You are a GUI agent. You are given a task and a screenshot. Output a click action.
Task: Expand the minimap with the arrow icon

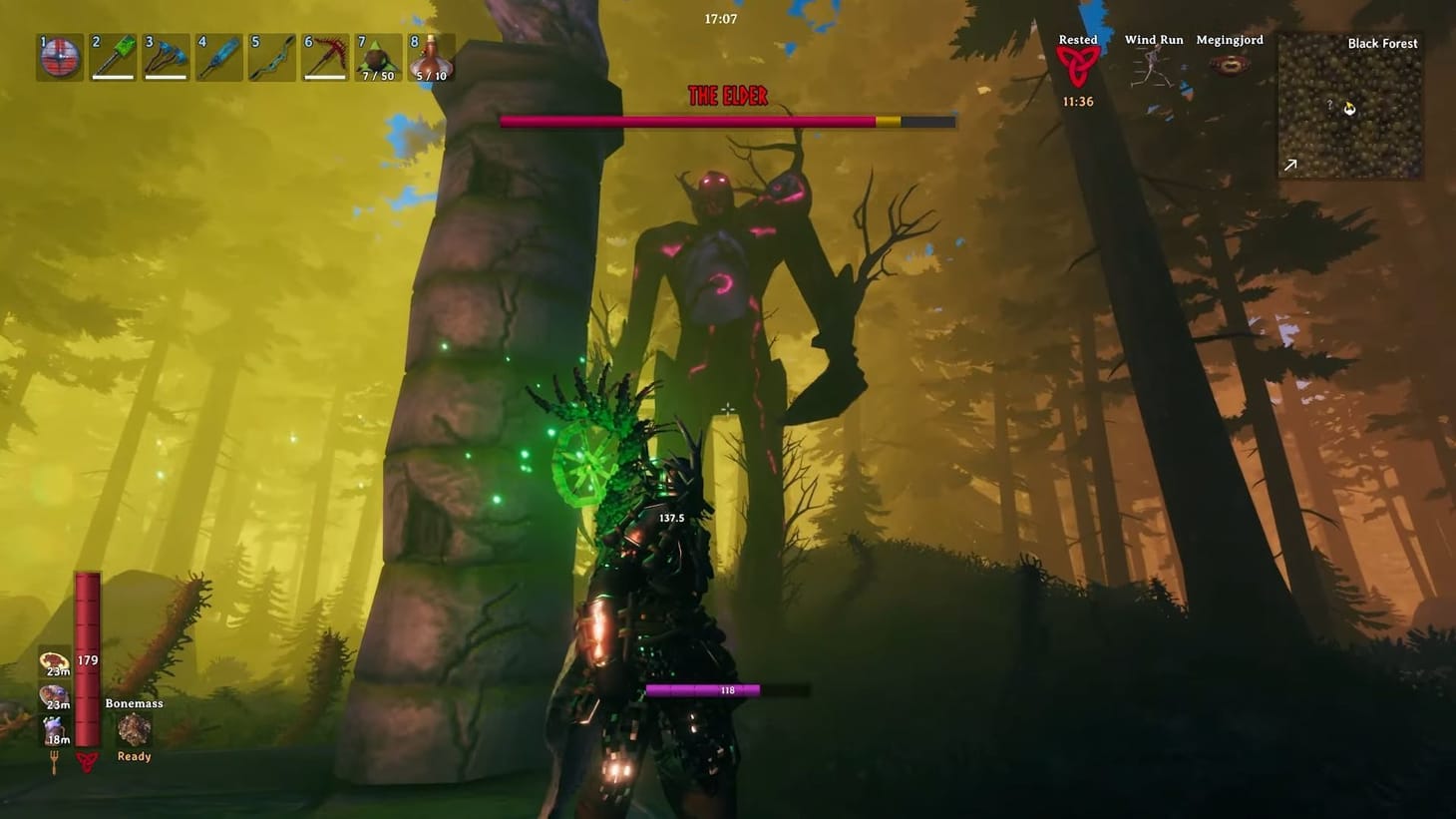(1290, 164)
